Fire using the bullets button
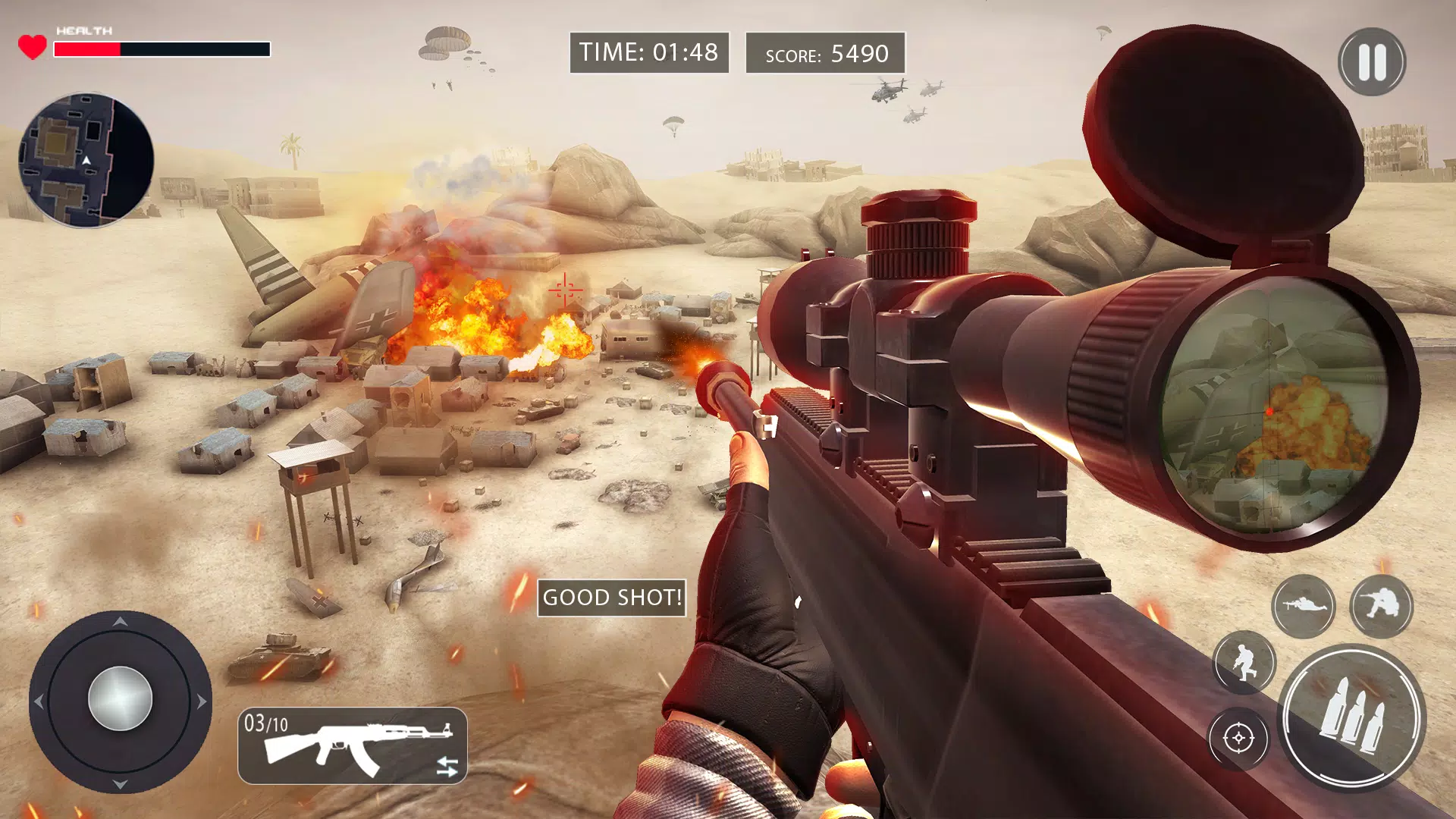This screenshot has width=1456, height=819. [x=1352, y=717]
